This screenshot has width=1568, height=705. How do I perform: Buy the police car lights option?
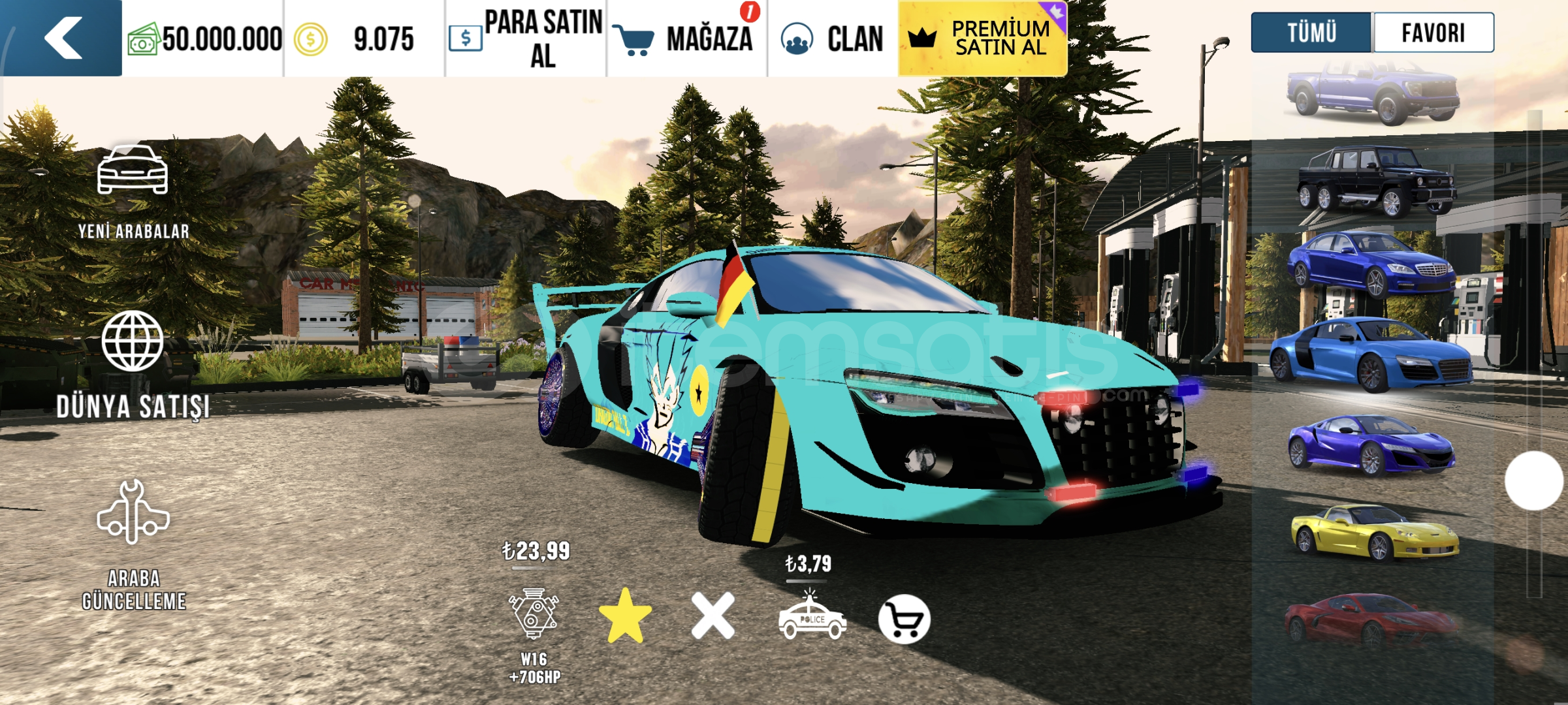tap(812, 617)
